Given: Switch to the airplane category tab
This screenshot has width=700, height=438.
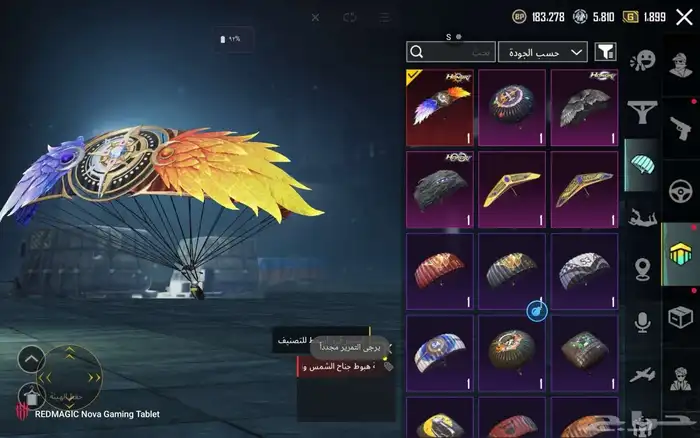Looking at the screenshot, I should 642,374.
